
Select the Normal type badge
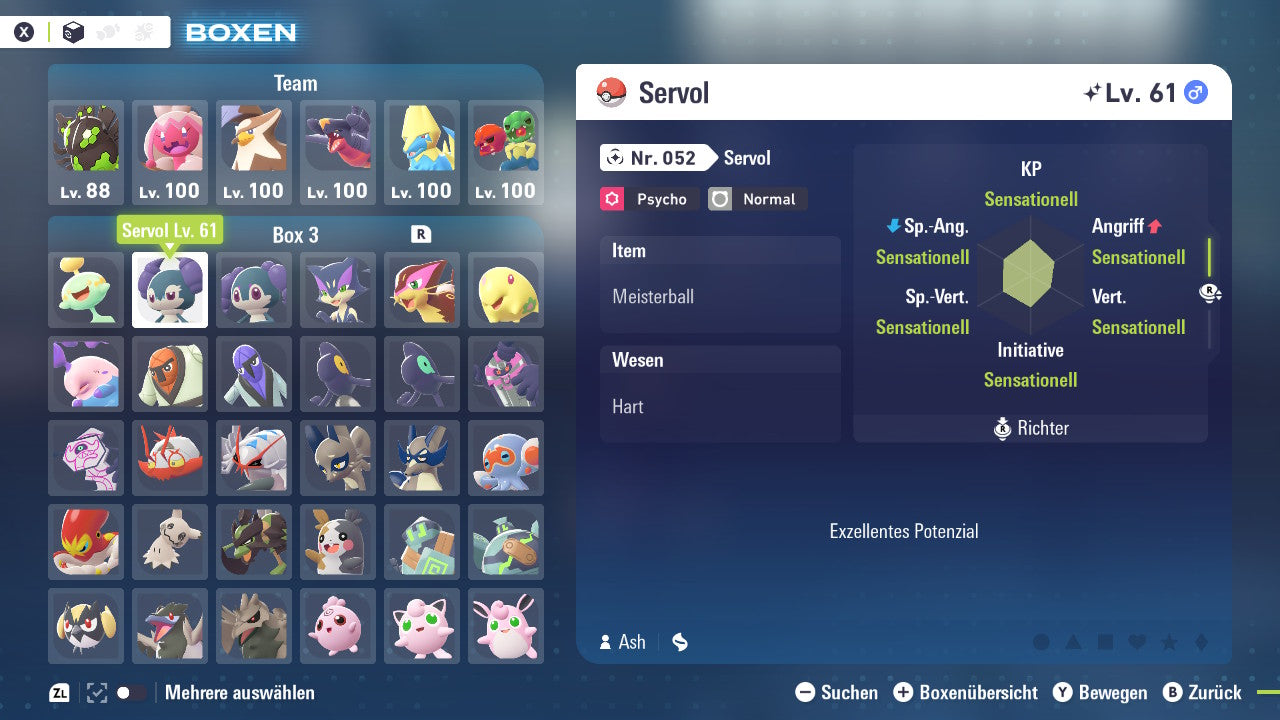coord(757,199)
